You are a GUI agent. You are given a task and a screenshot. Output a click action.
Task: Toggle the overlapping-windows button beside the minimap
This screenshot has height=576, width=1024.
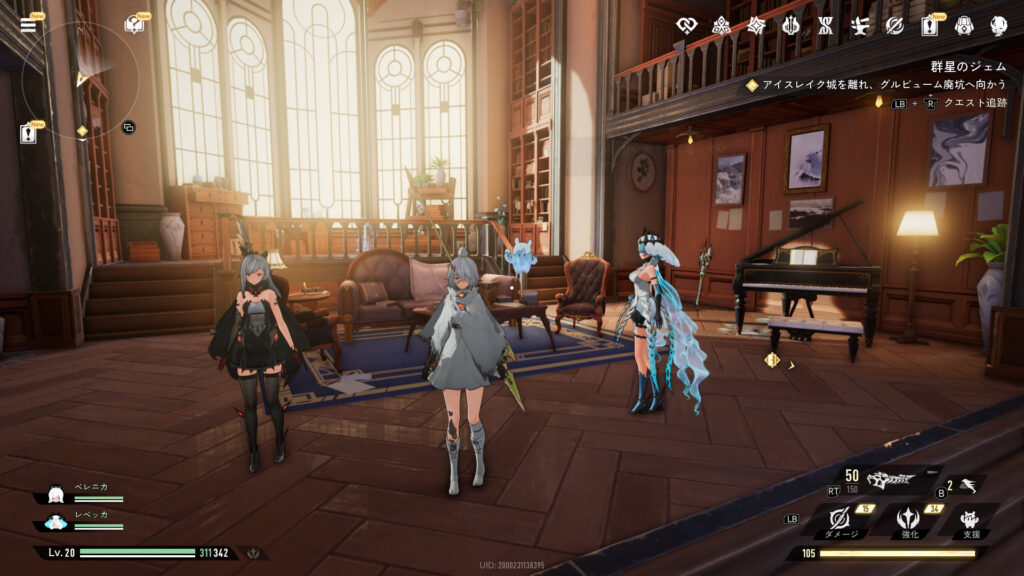click(x=128, y=127)
